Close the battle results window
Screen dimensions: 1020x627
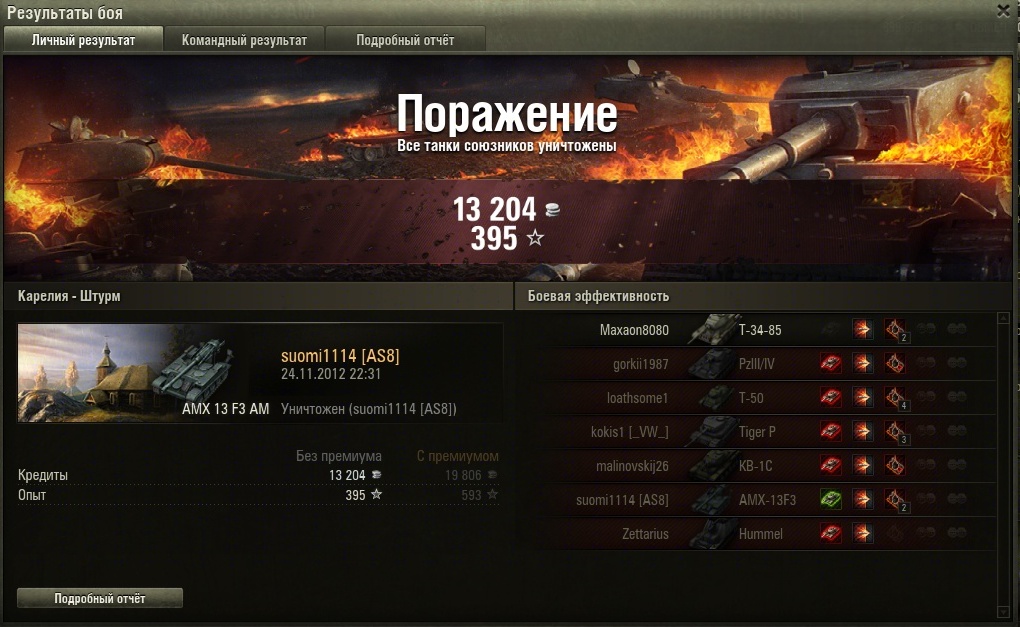[x=1003, y=10]
